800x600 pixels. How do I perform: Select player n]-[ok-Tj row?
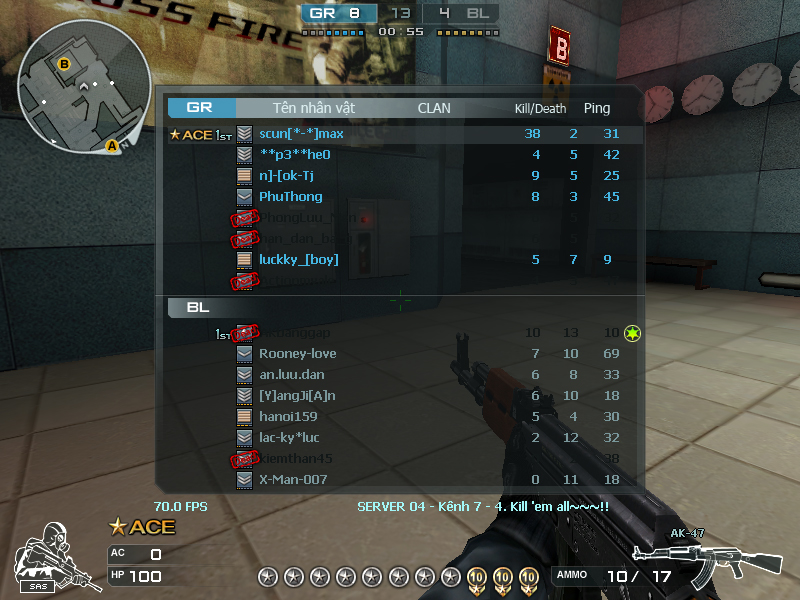pyautogui.click(x=293, y=176)
